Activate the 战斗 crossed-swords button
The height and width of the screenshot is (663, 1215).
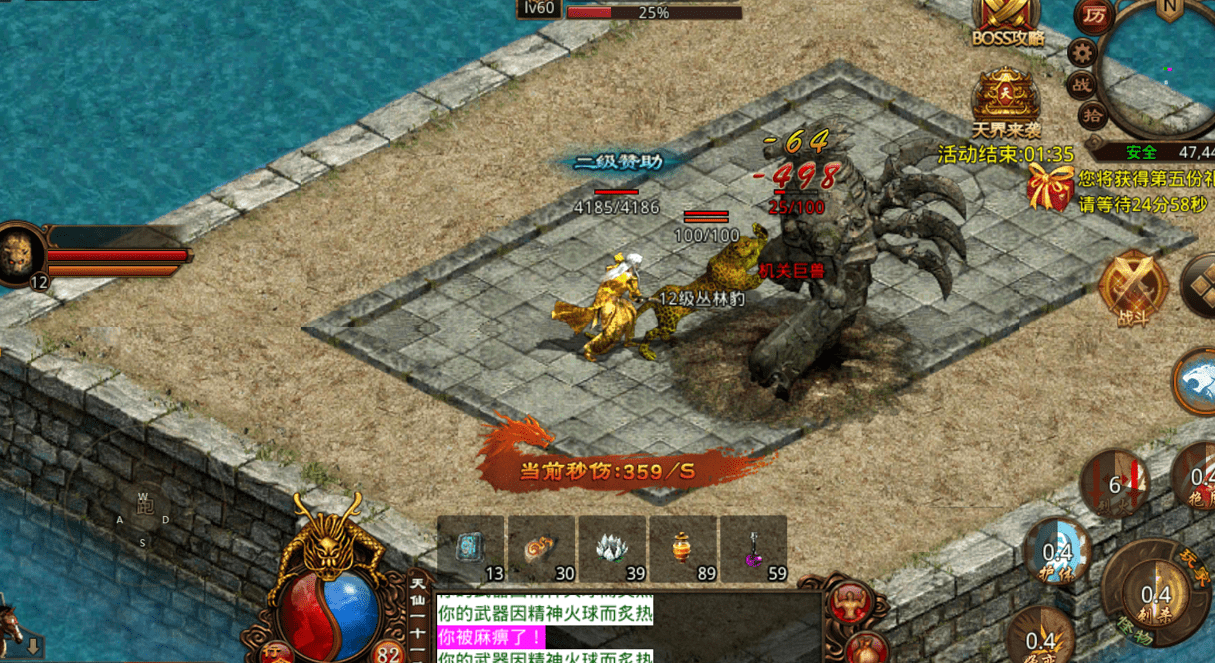coord(1133,289)
